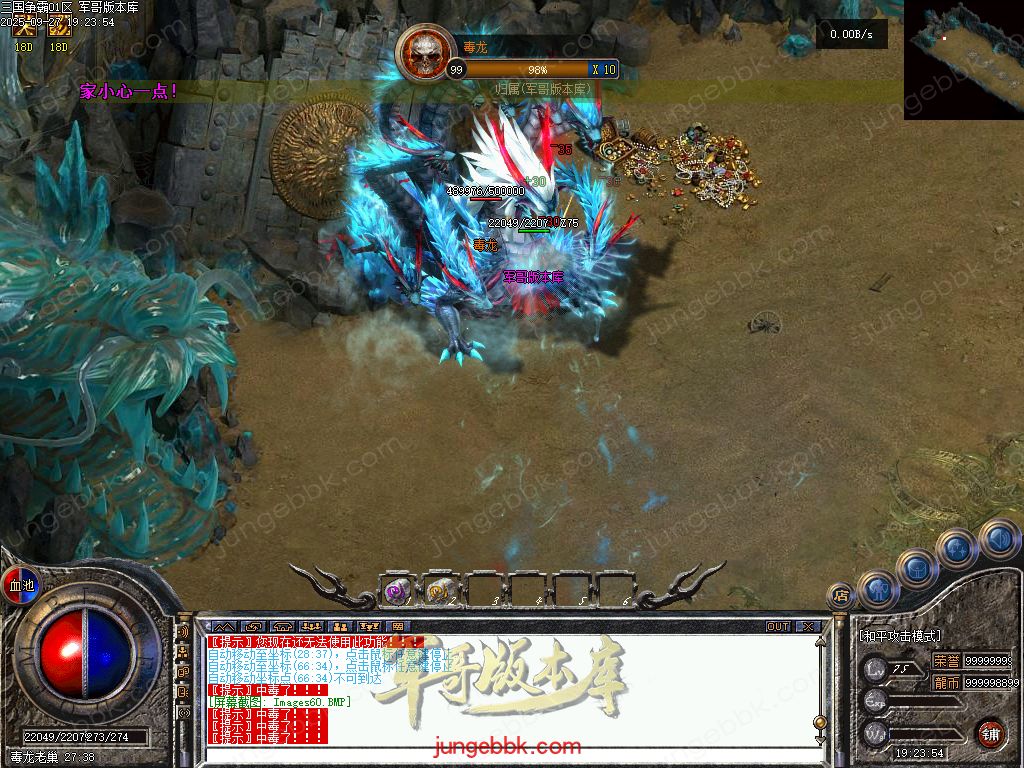Switch the 和平攻击模式 attack mode label
This screenshot has height=768, width=1024.
[899, 635]
